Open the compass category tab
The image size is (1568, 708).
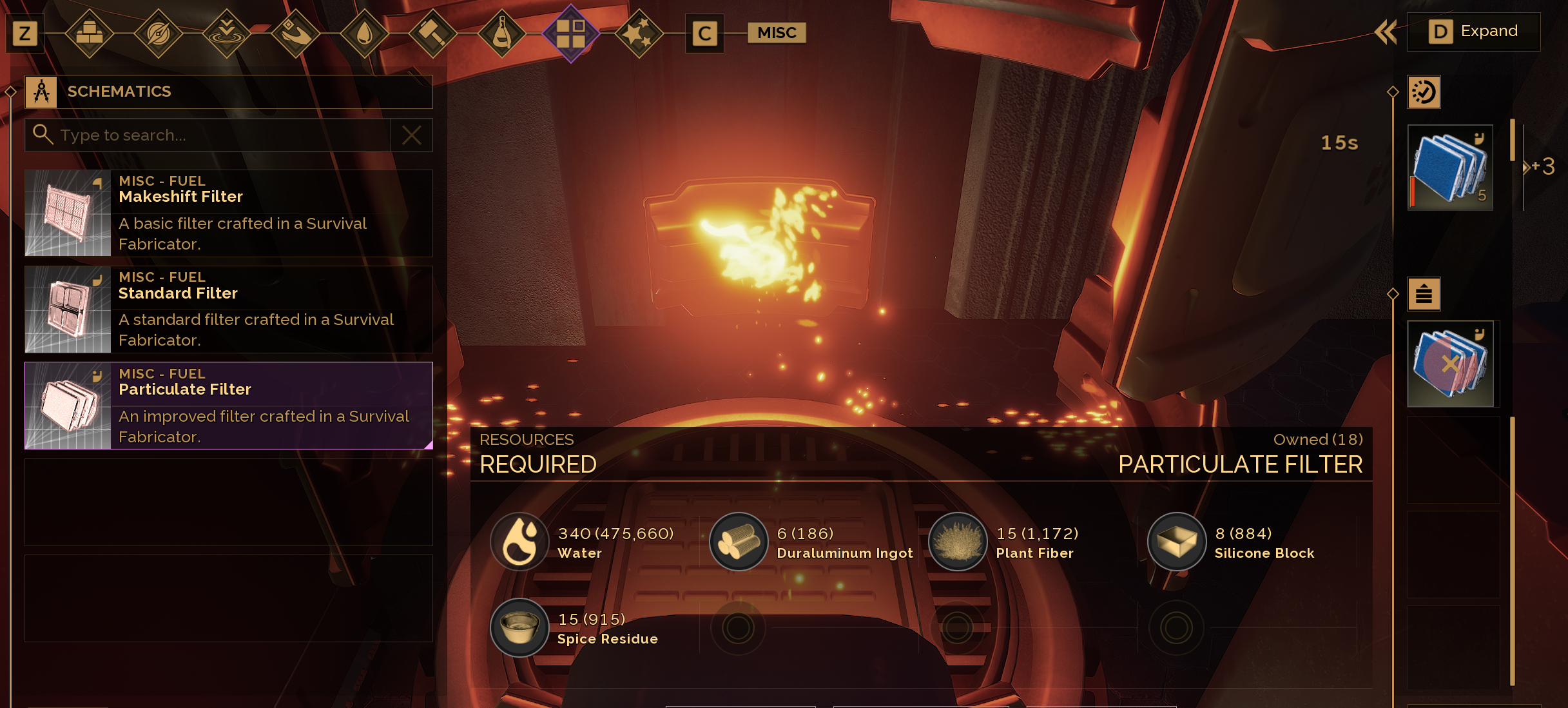(158, 33)
